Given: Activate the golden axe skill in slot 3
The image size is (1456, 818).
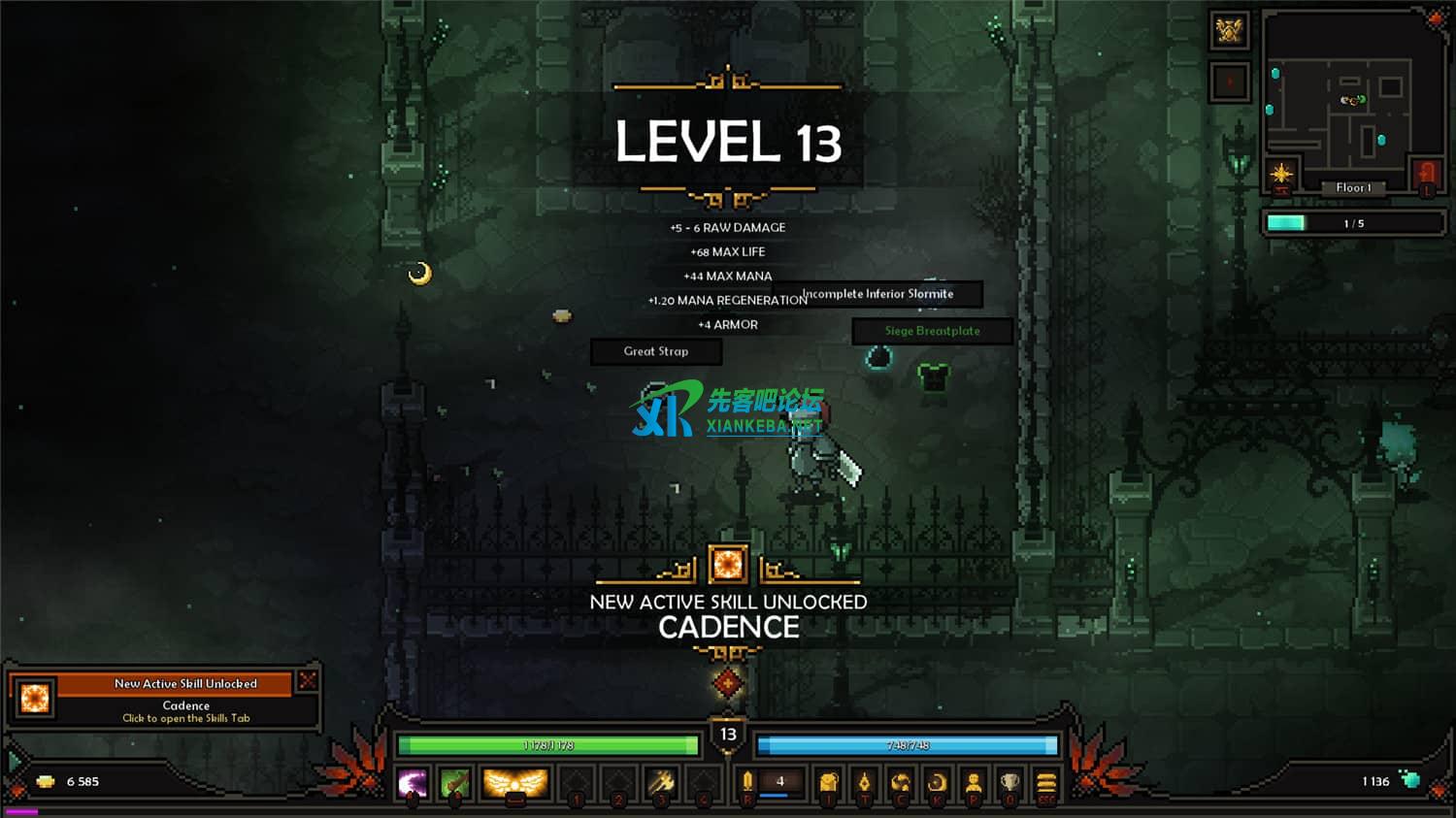Looking at the screenshot, I should click(661, 782).
